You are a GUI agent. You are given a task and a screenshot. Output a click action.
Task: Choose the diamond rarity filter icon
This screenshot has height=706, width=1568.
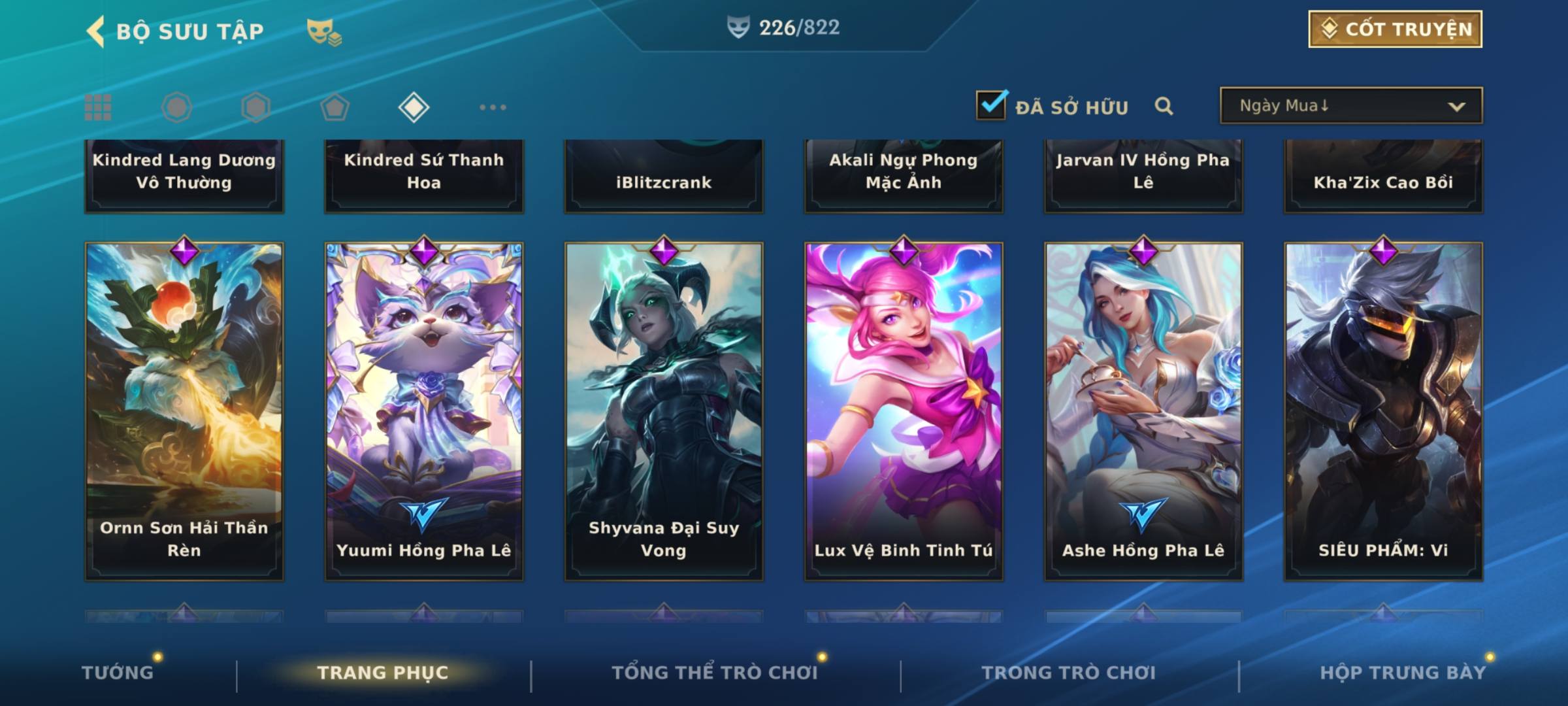click(x=414, y=107)
